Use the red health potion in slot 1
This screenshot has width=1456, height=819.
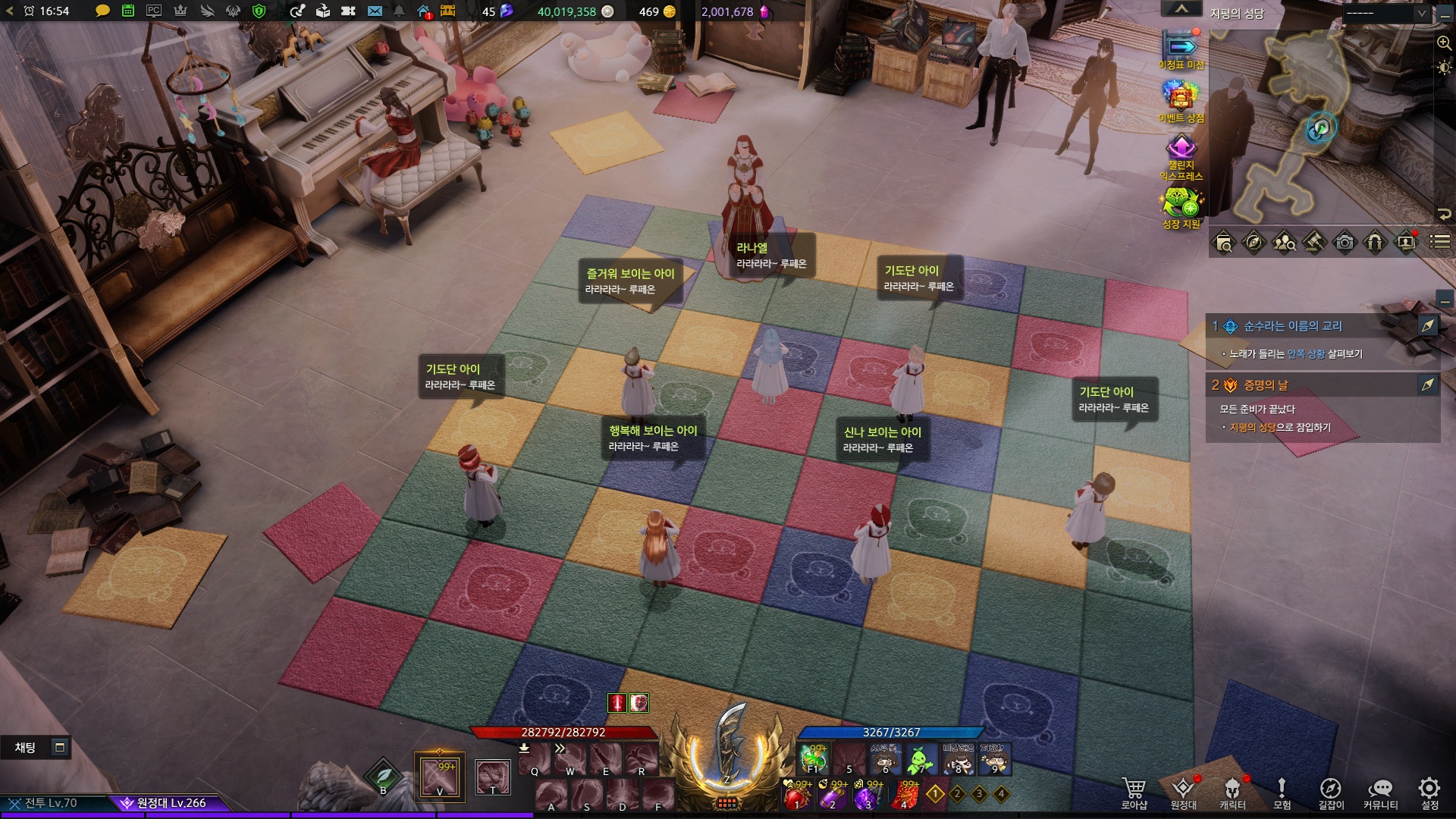click(x=797, y=795)
